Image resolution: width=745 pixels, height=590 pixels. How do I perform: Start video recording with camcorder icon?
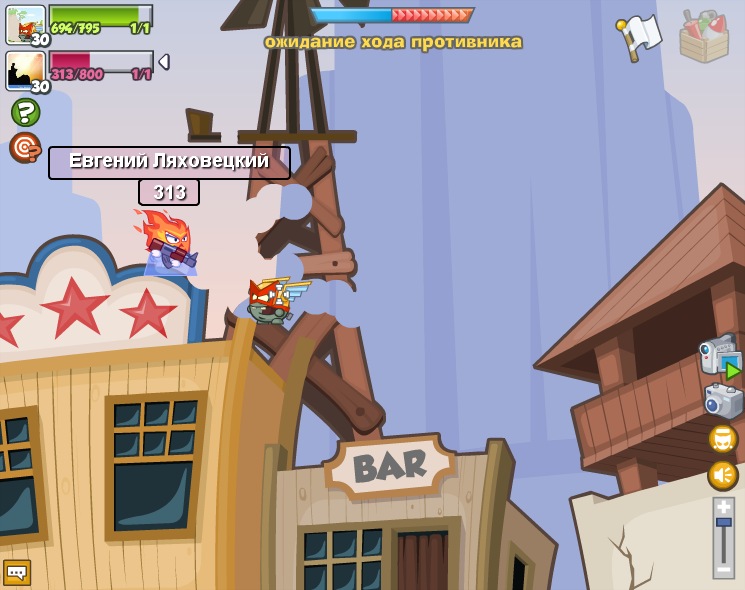coord(720,357)
